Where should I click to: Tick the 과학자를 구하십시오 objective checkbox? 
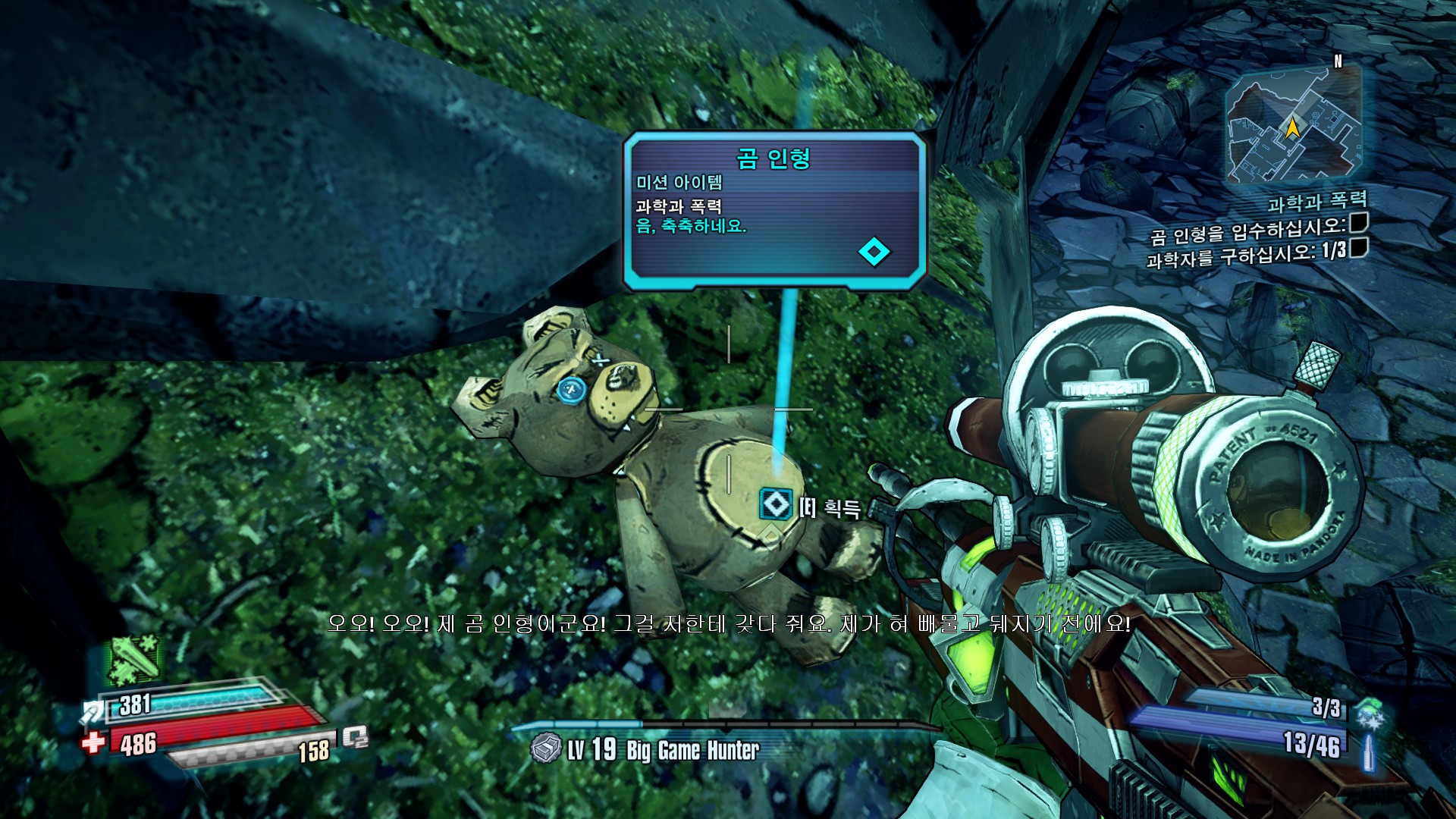click(x=1358, y=247)
